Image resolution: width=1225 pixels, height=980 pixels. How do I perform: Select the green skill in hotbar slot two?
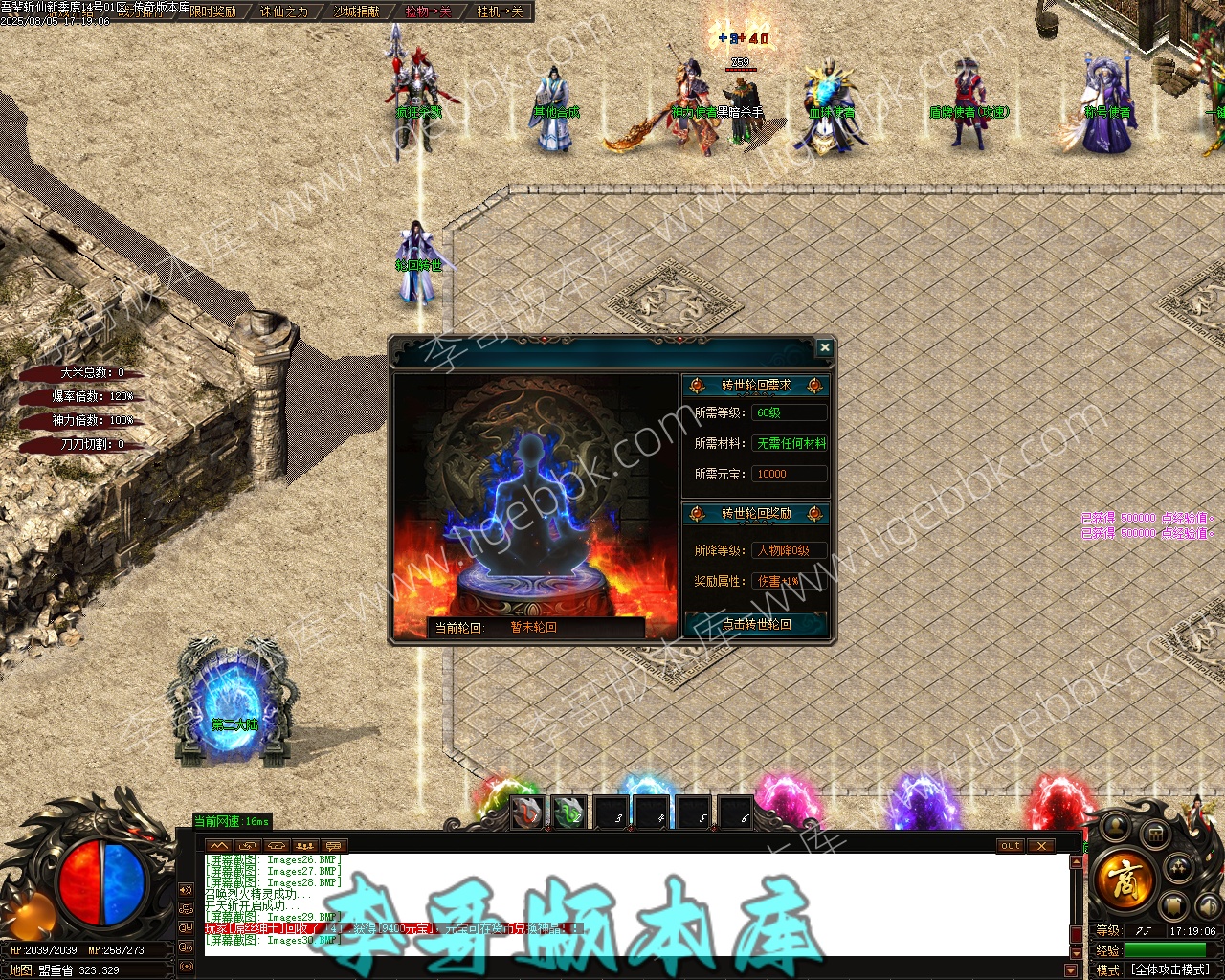(x=569, y=813)
